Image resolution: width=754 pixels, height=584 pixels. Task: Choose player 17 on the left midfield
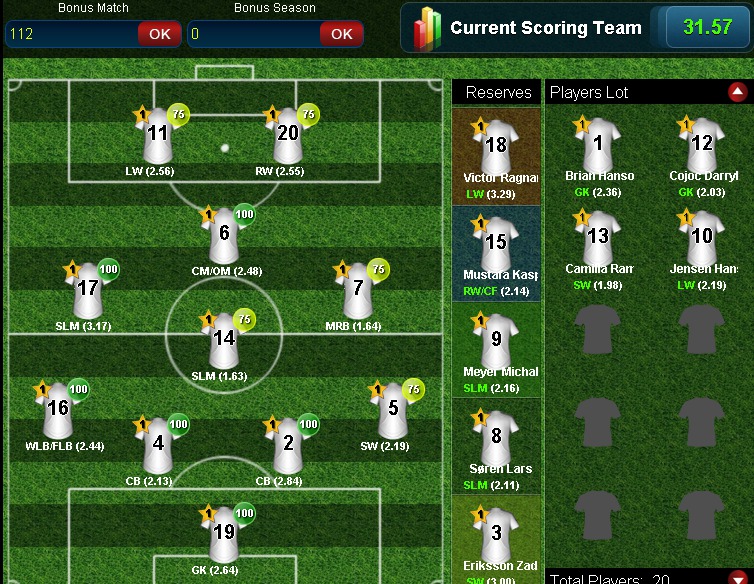(x=88, y=289)
